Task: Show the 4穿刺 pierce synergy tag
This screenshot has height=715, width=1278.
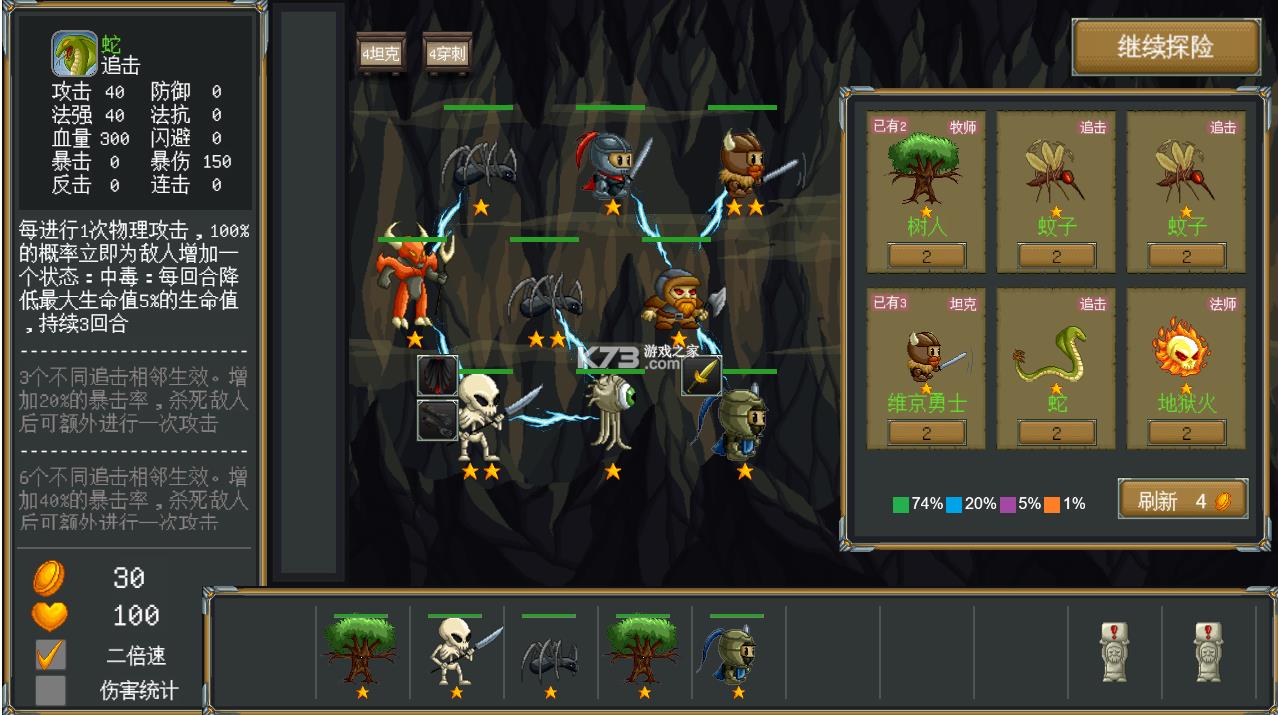Action: coord(448,53)
